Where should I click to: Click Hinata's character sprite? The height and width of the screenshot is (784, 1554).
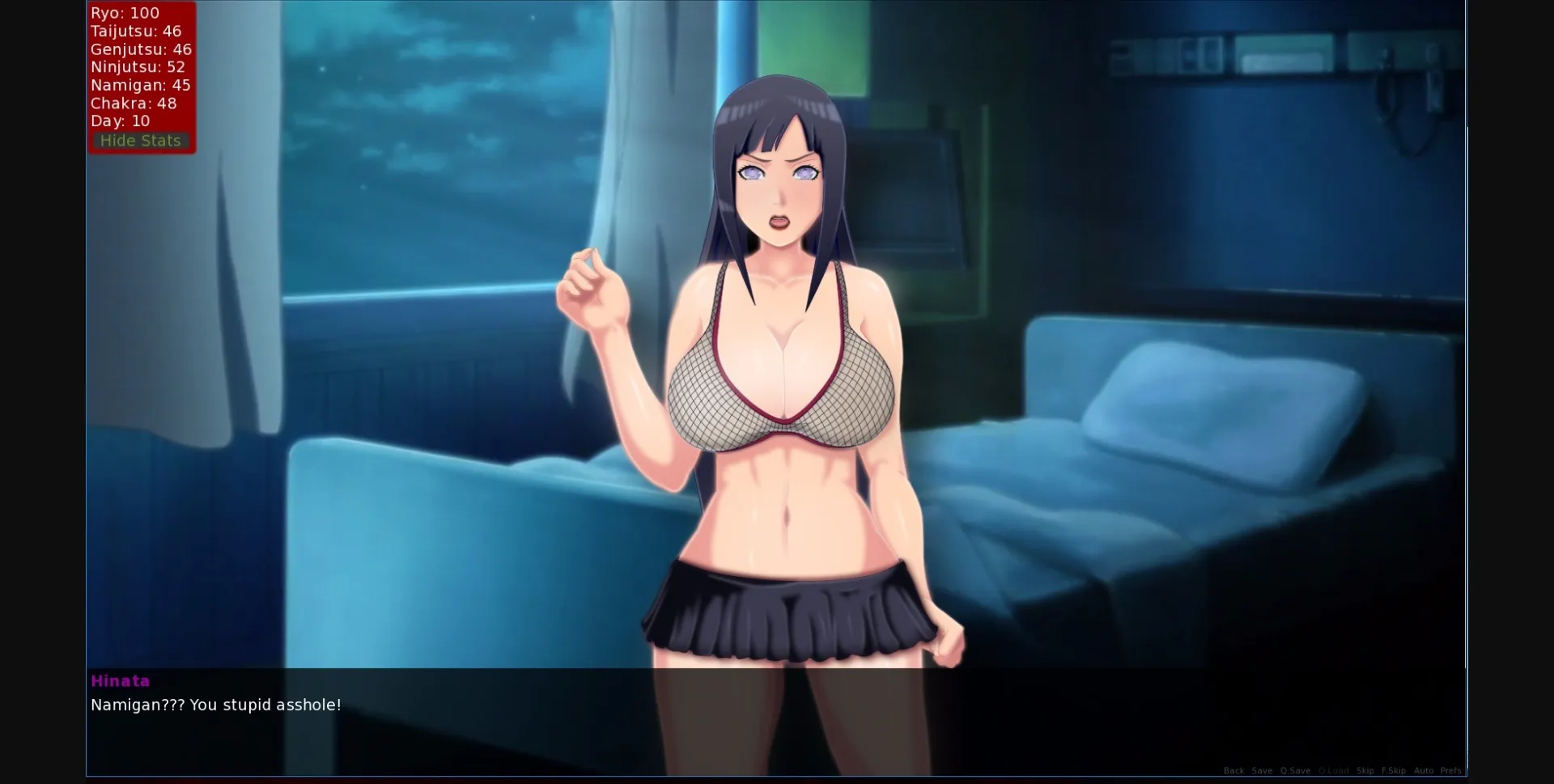tap(777, 364)
